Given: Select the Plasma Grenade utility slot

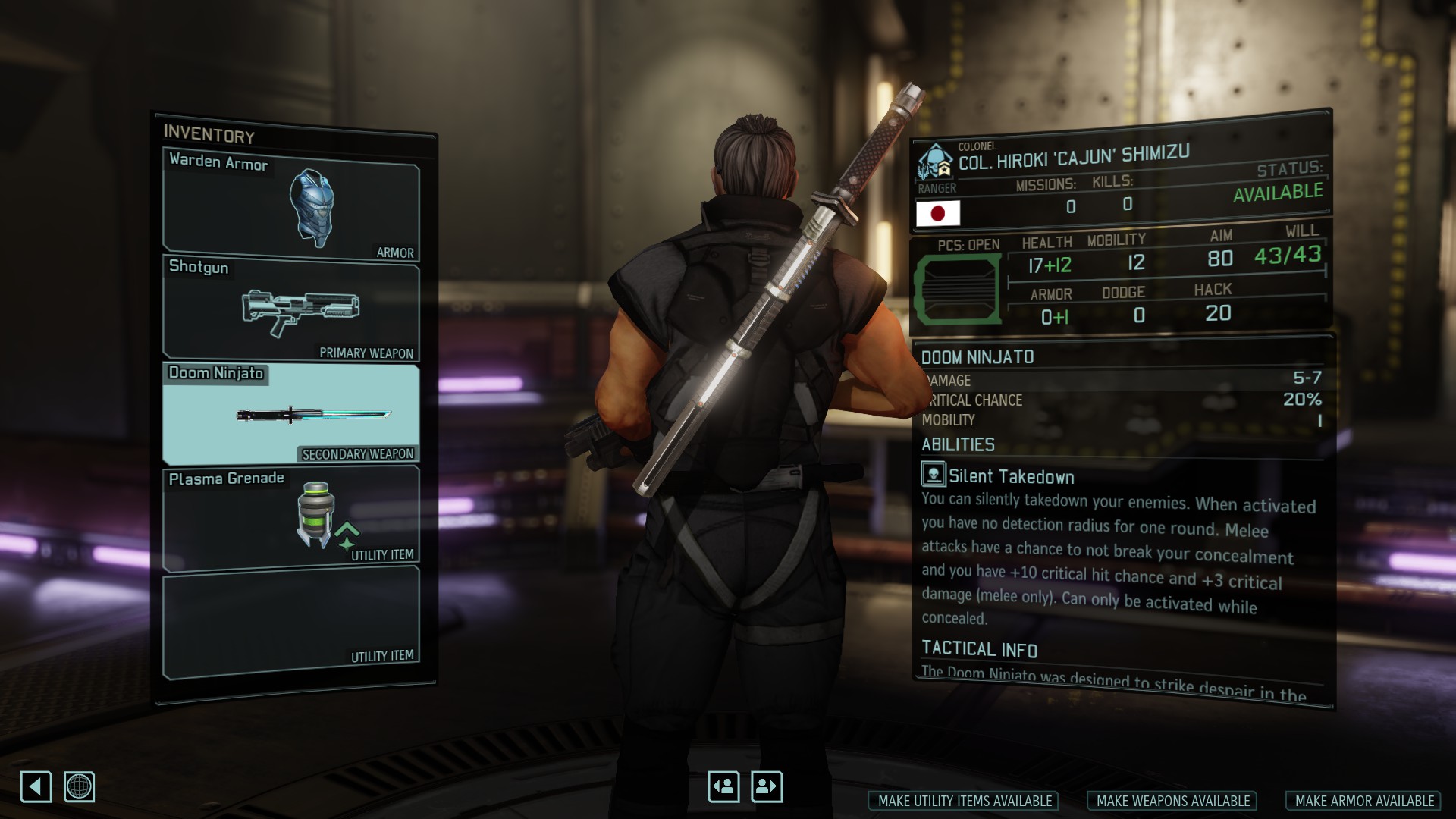Looking at the screenshot, I should 291,519.
